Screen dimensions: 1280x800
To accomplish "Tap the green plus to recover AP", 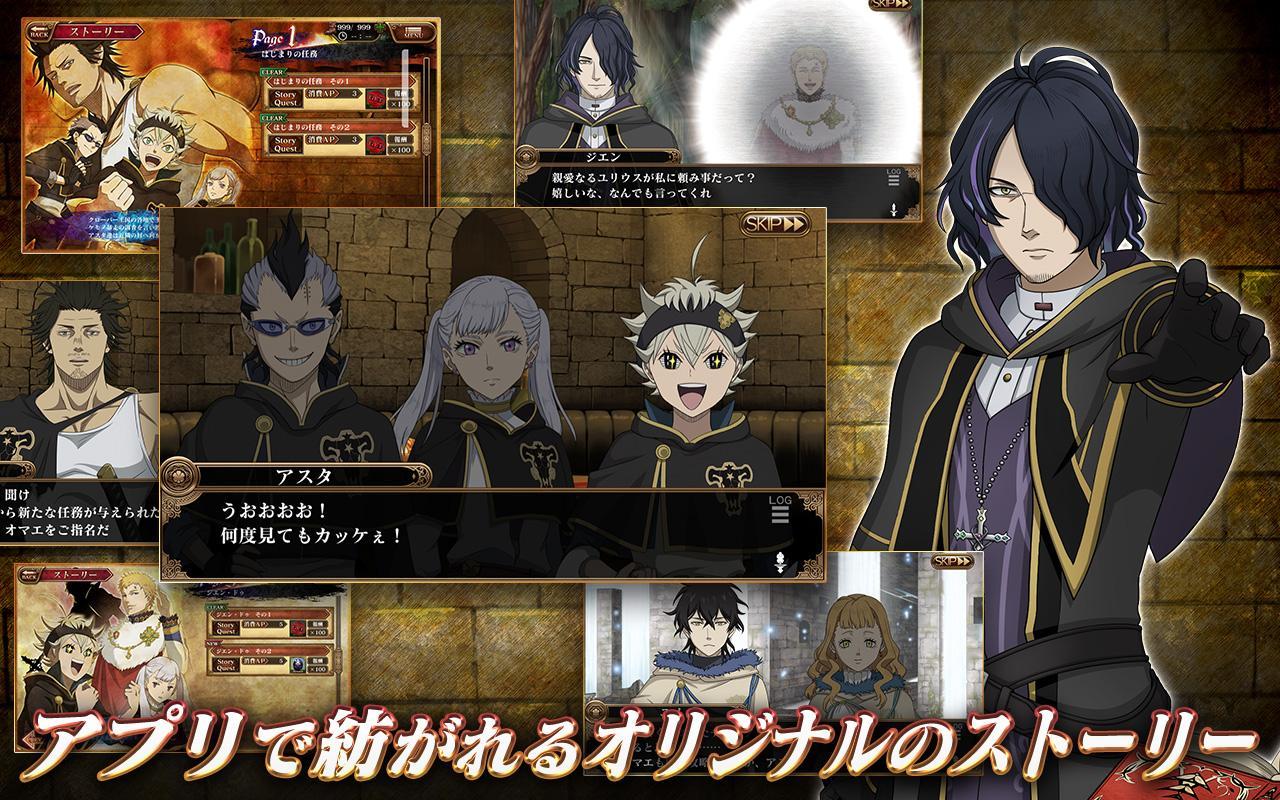I will (380, 28).
